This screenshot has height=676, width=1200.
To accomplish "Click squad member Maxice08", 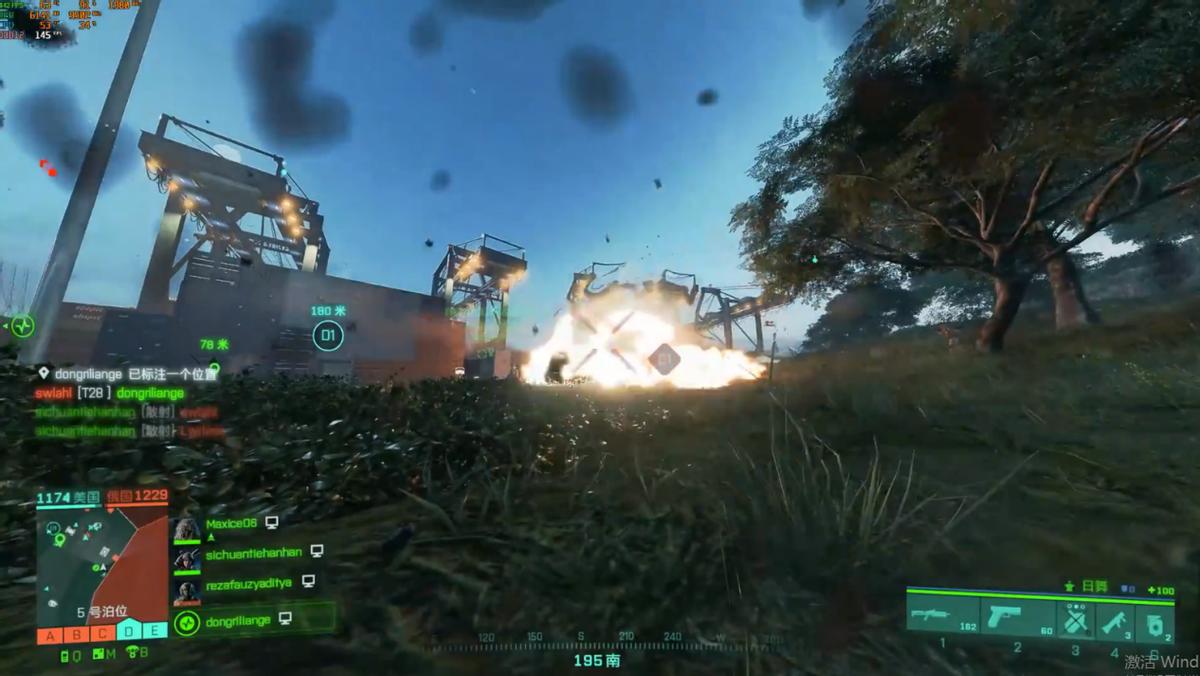I will [x=231, y=523].
